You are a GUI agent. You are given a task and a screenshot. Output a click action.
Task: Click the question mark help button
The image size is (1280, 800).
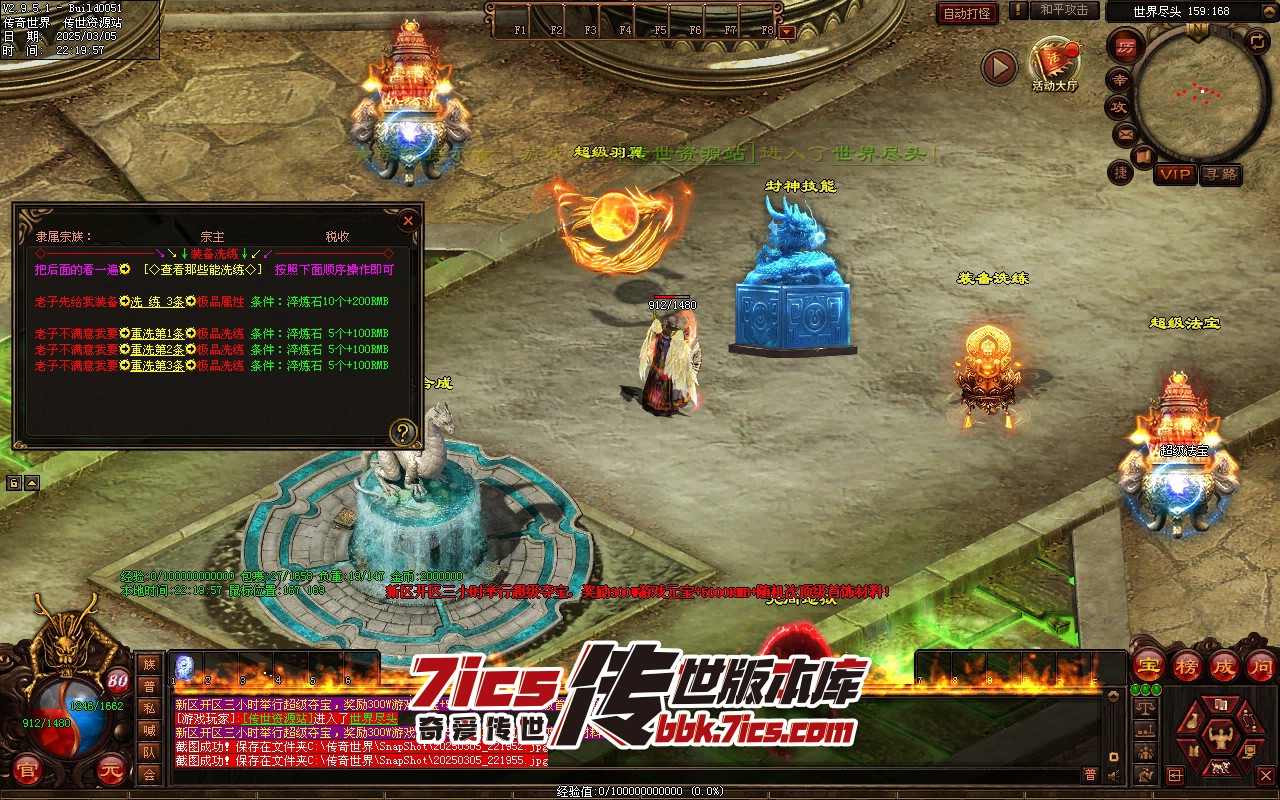coord(402,432)
